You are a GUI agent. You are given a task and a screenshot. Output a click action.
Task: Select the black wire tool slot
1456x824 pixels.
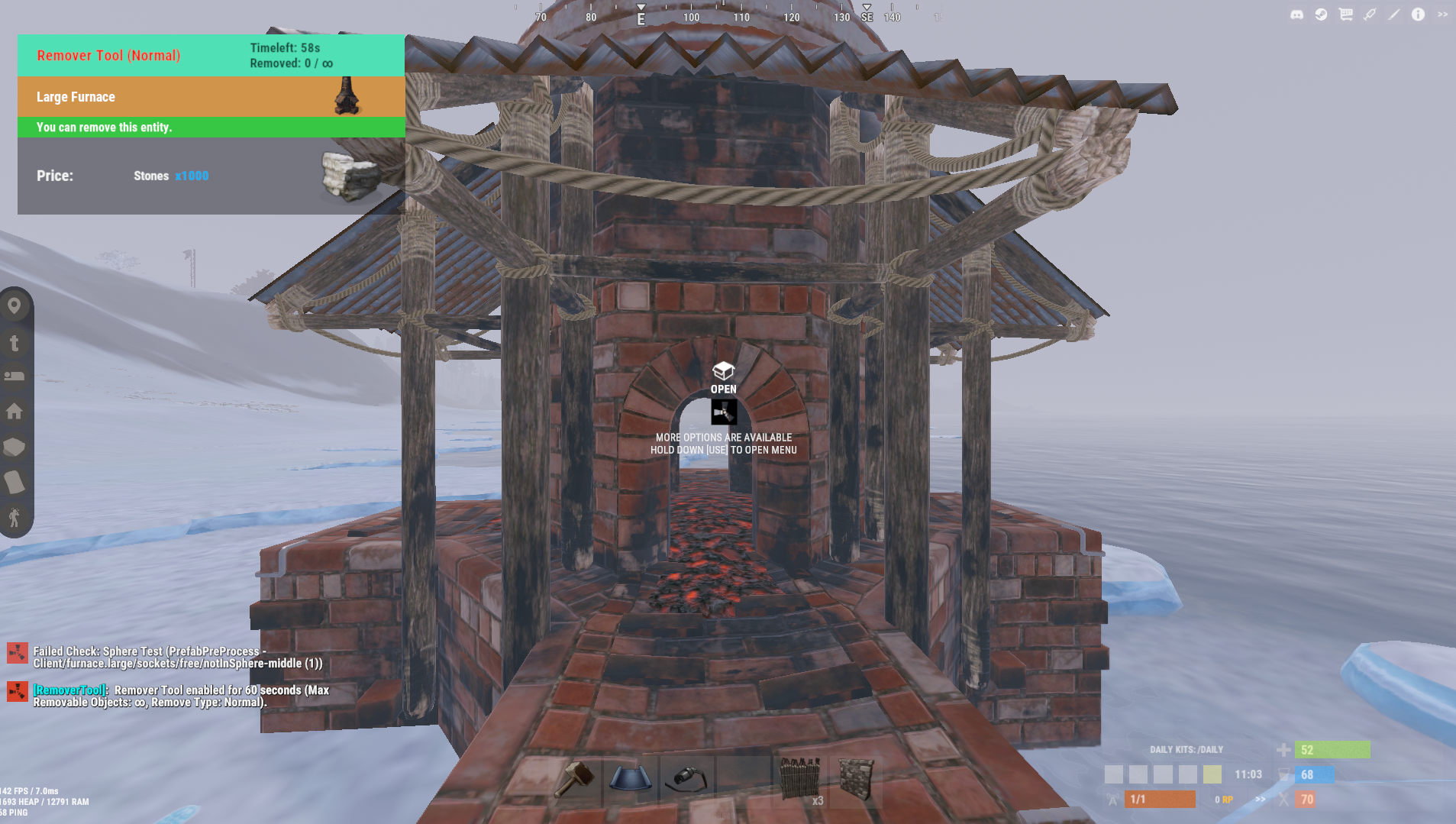tap(686, 780)
